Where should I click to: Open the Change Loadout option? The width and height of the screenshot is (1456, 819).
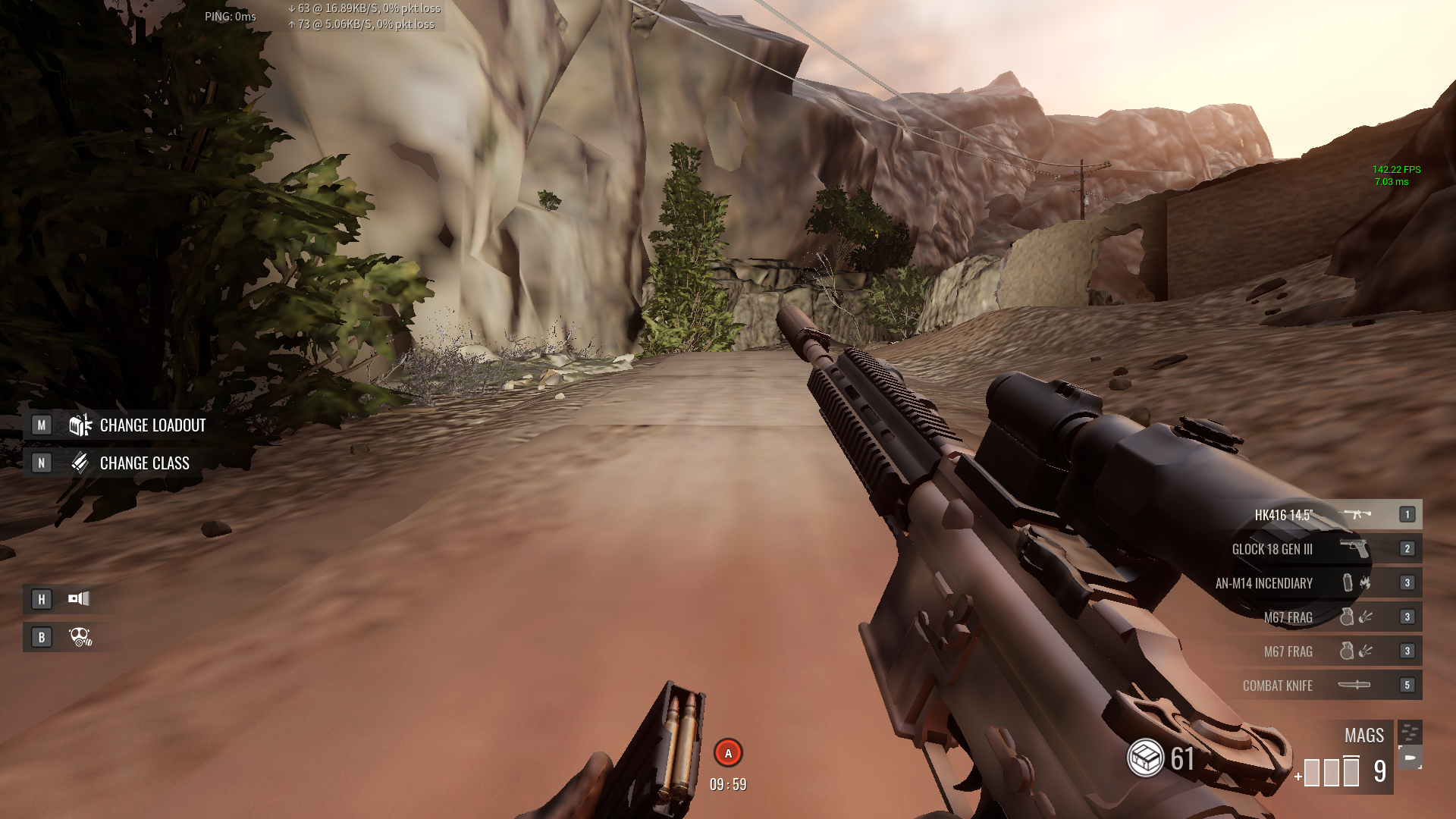tap(152, 425)
